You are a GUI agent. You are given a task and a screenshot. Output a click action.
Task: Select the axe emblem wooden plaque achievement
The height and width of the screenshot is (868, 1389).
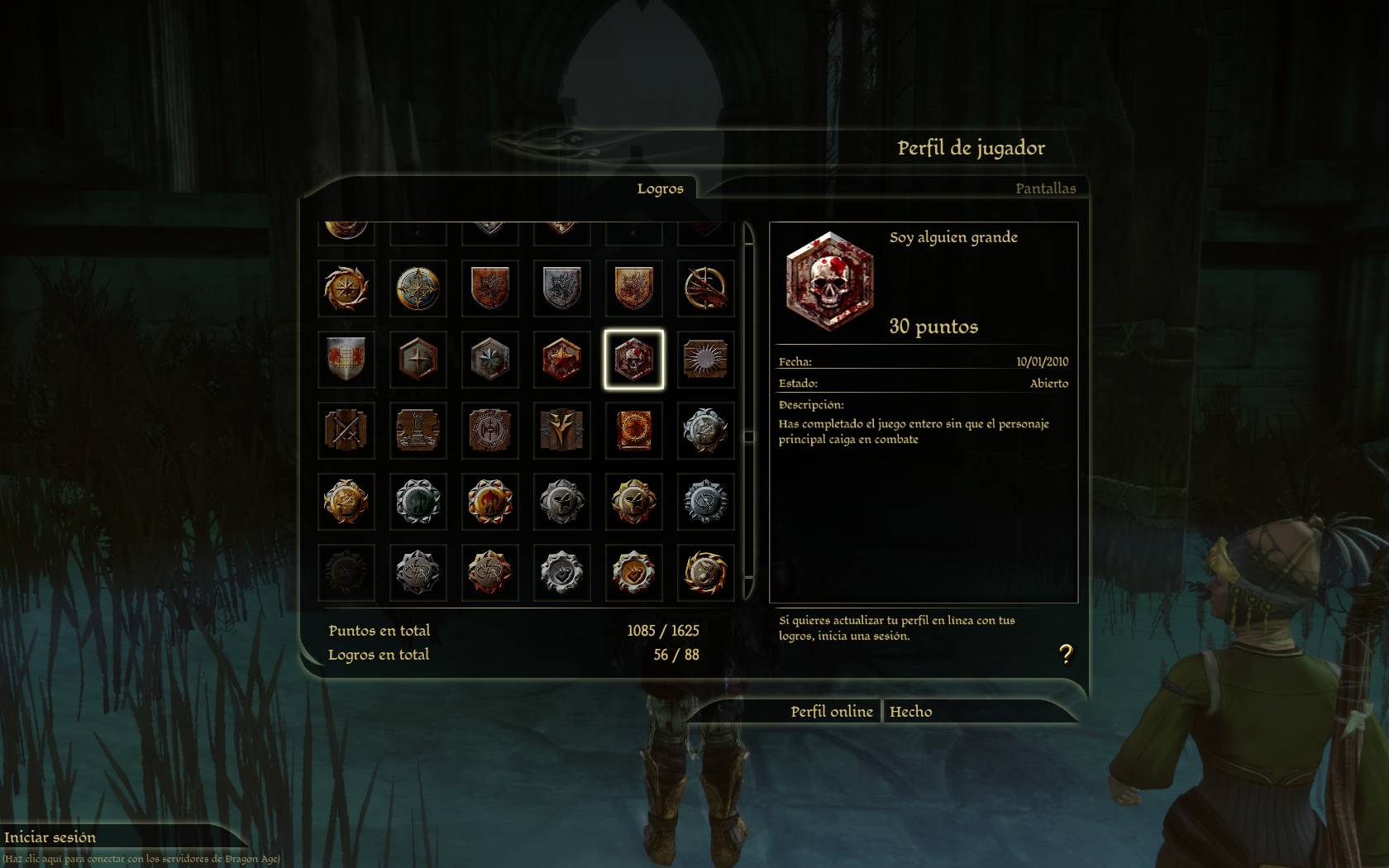[x=489, y=431]
